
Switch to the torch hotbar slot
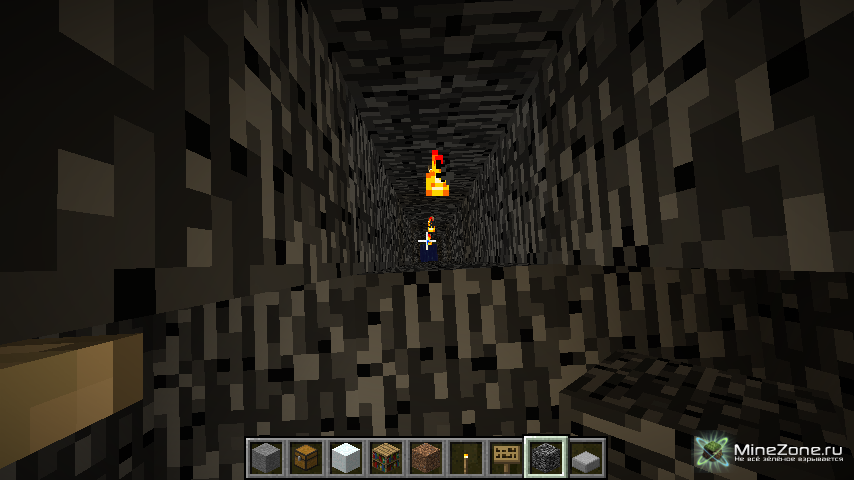point(466,457)
